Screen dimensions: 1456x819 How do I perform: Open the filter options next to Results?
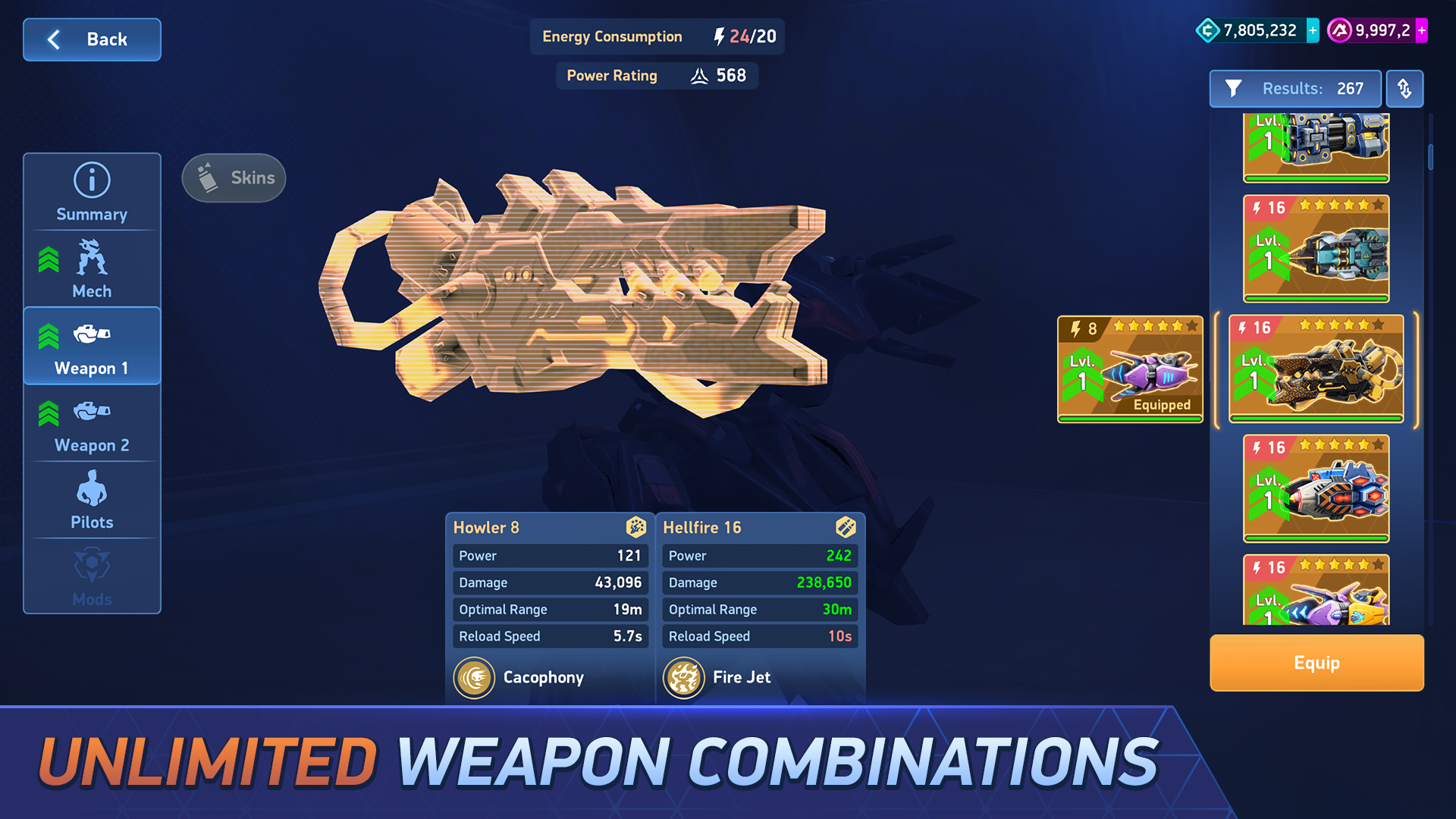[1235, 89]
